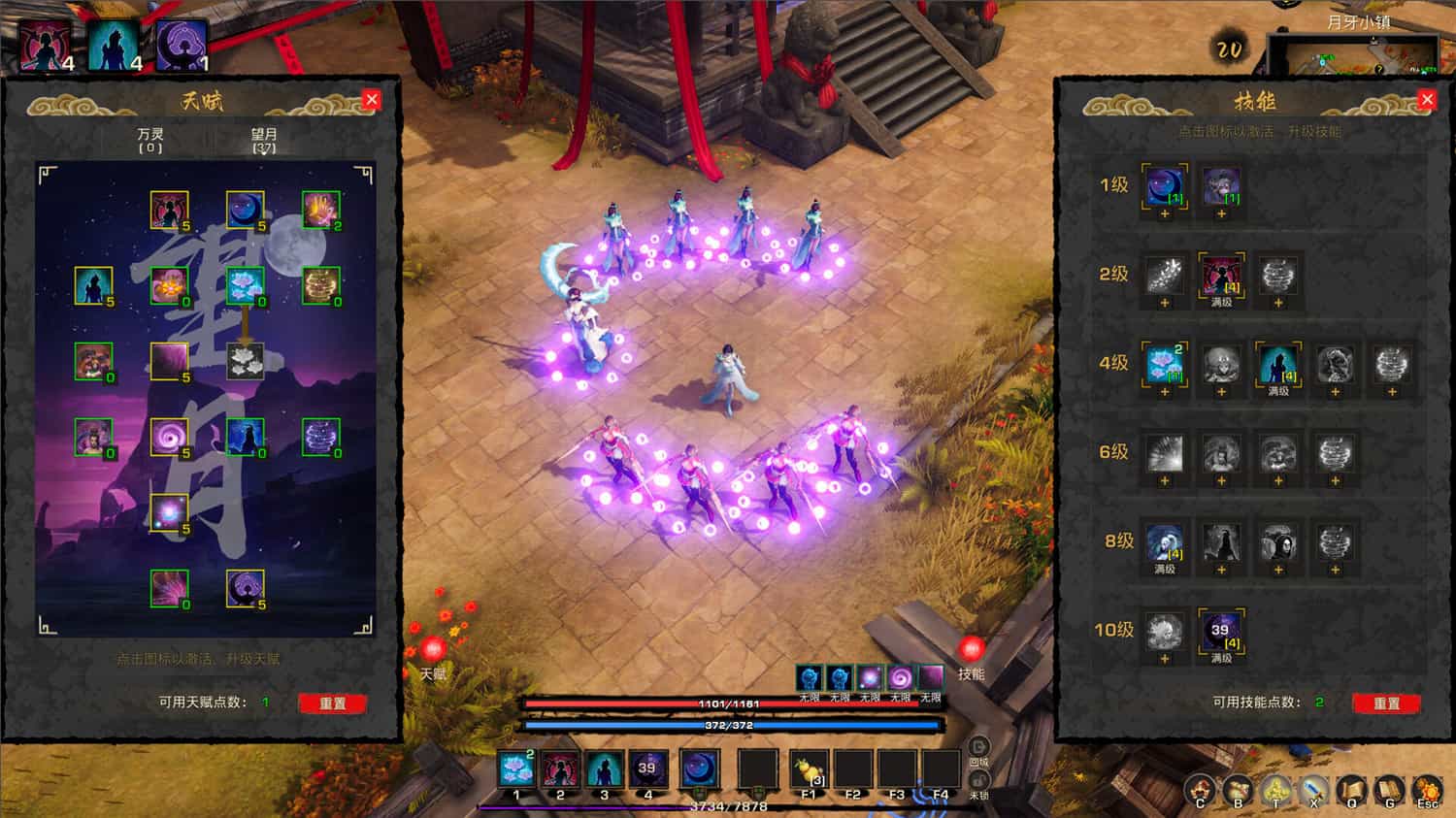Click the plus to upgrade the 2级 feather skill
Viewport: 1456px width, 818px height.
pos(1164,304)
